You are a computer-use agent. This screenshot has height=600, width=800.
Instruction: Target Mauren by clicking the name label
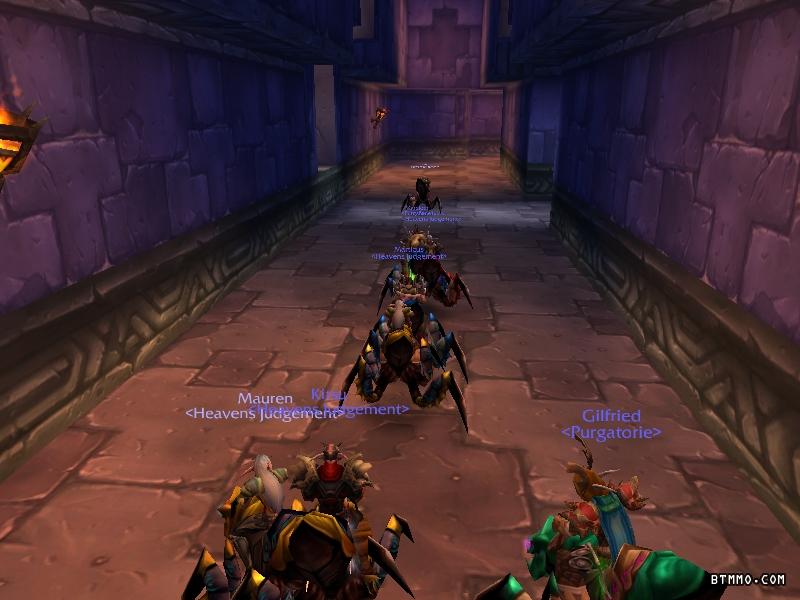(x=265, y=398)
